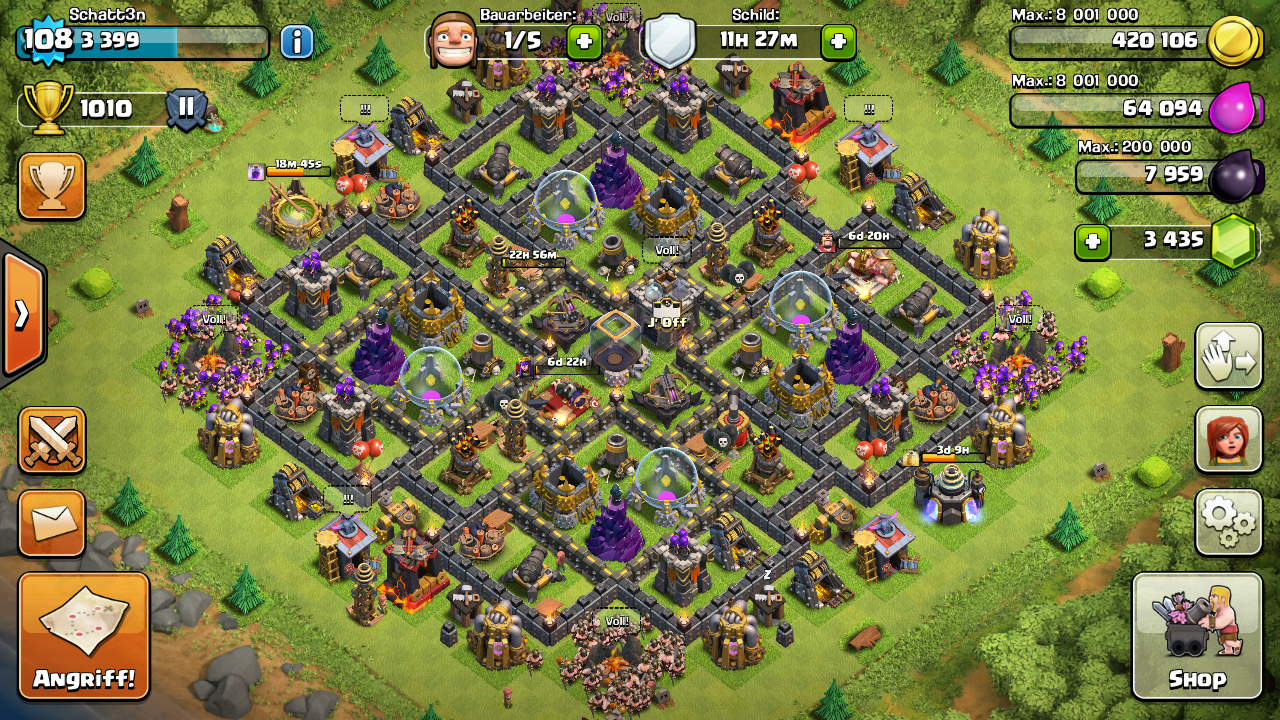Tap the league shield badge beside trophies
1280x720 pixels.
(186, 108)
